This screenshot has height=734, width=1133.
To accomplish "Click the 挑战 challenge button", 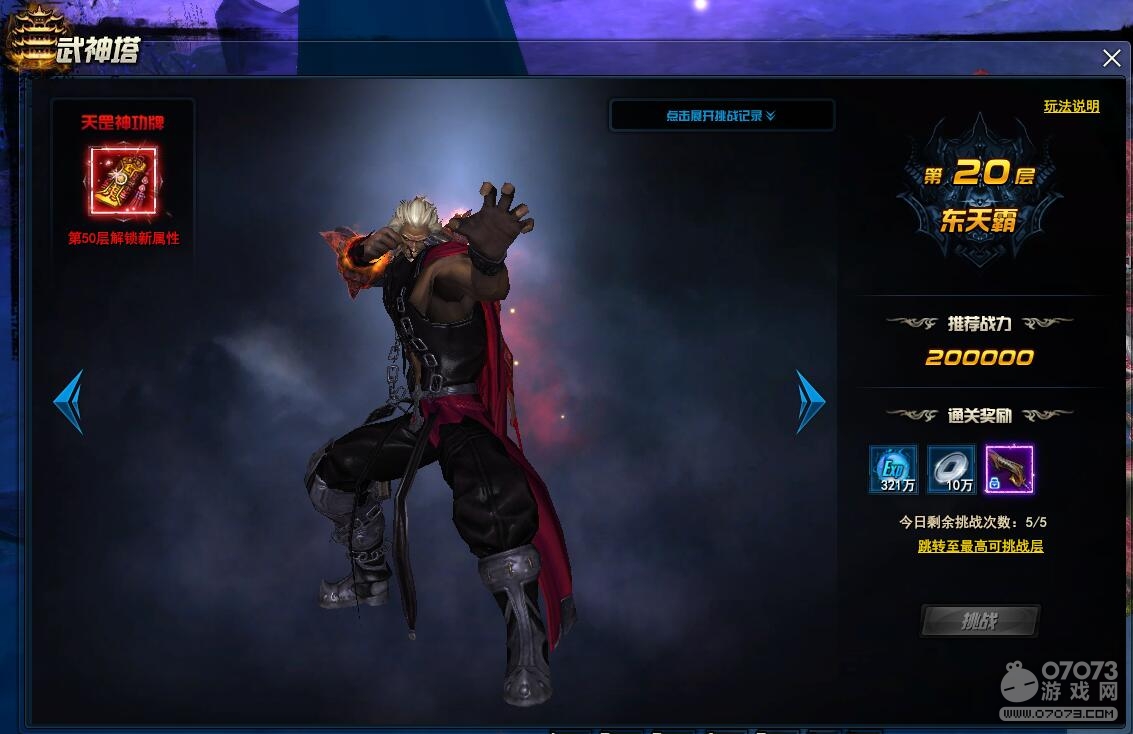I will tap(979, 621).
